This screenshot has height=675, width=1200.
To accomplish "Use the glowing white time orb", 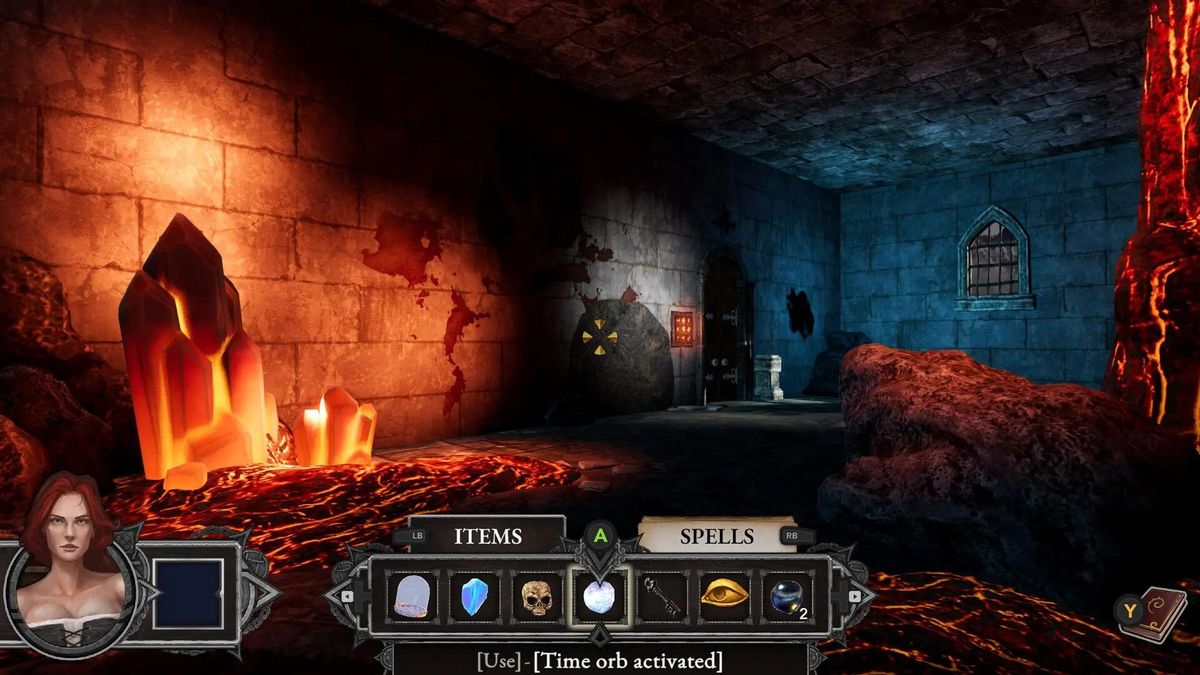I will coord(600,597).
